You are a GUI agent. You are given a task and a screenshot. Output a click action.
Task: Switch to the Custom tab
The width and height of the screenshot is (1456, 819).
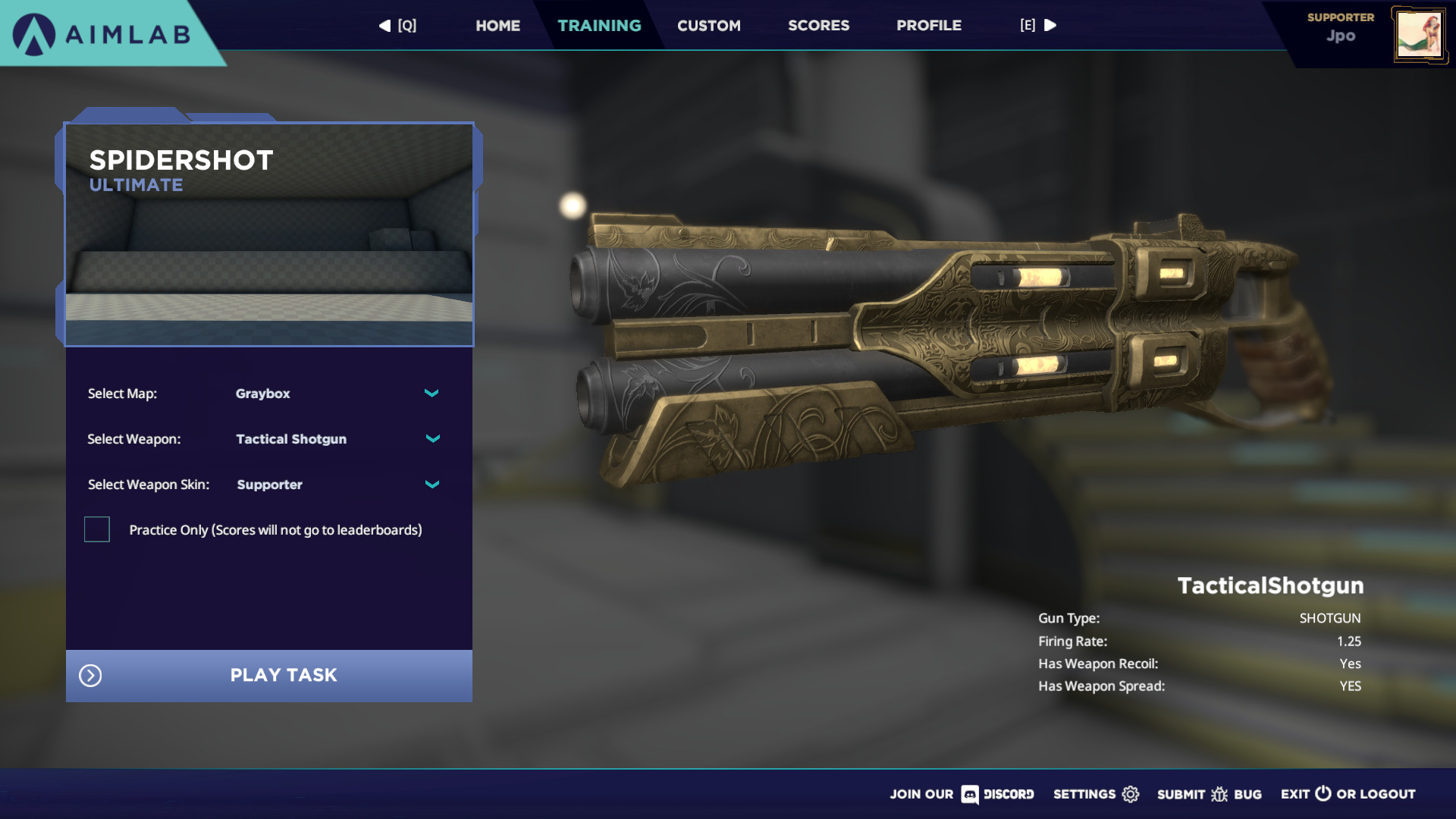[x=708, y=25]
